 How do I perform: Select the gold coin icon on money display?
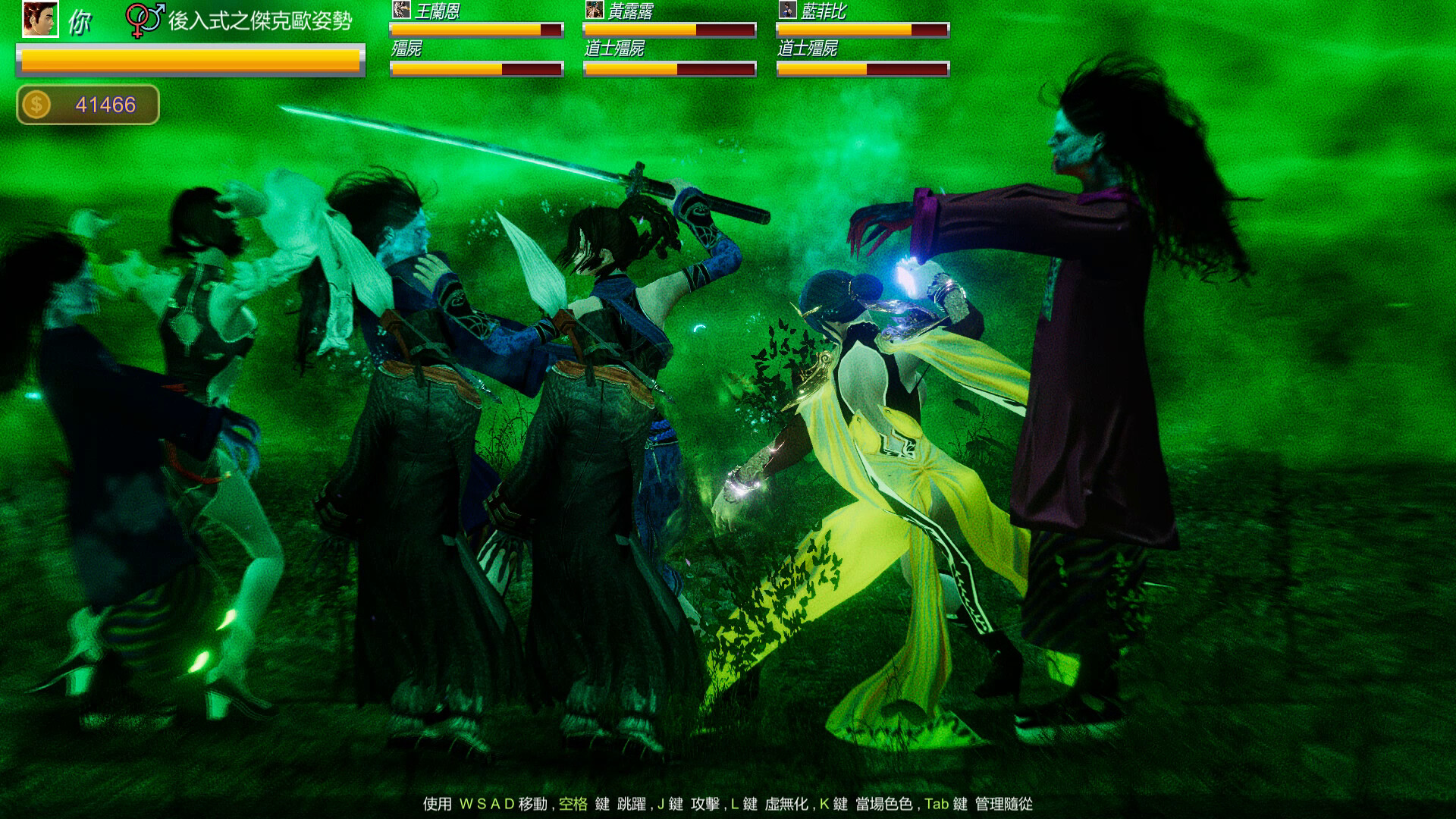(x=36, y=104)
